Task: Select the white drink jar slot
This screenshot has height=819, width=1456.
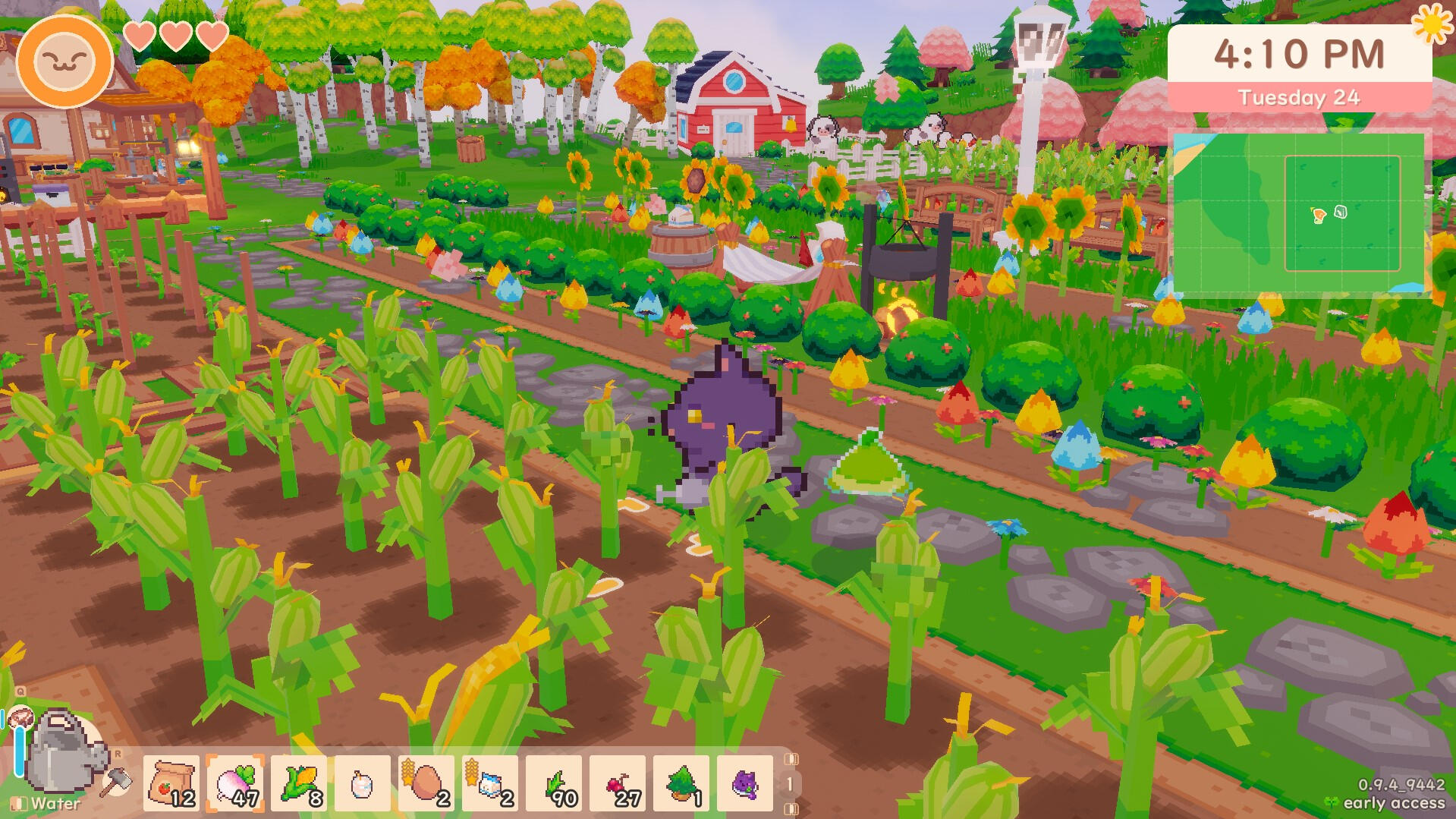Action: pos(363,783)
